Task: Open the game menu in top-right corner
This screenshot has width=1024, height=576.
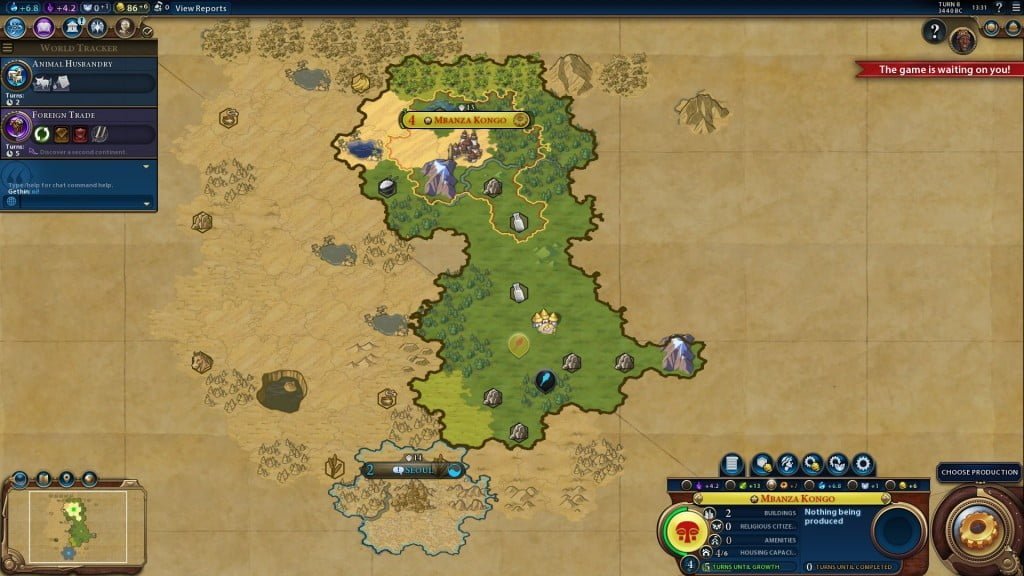Action: 1015,8
